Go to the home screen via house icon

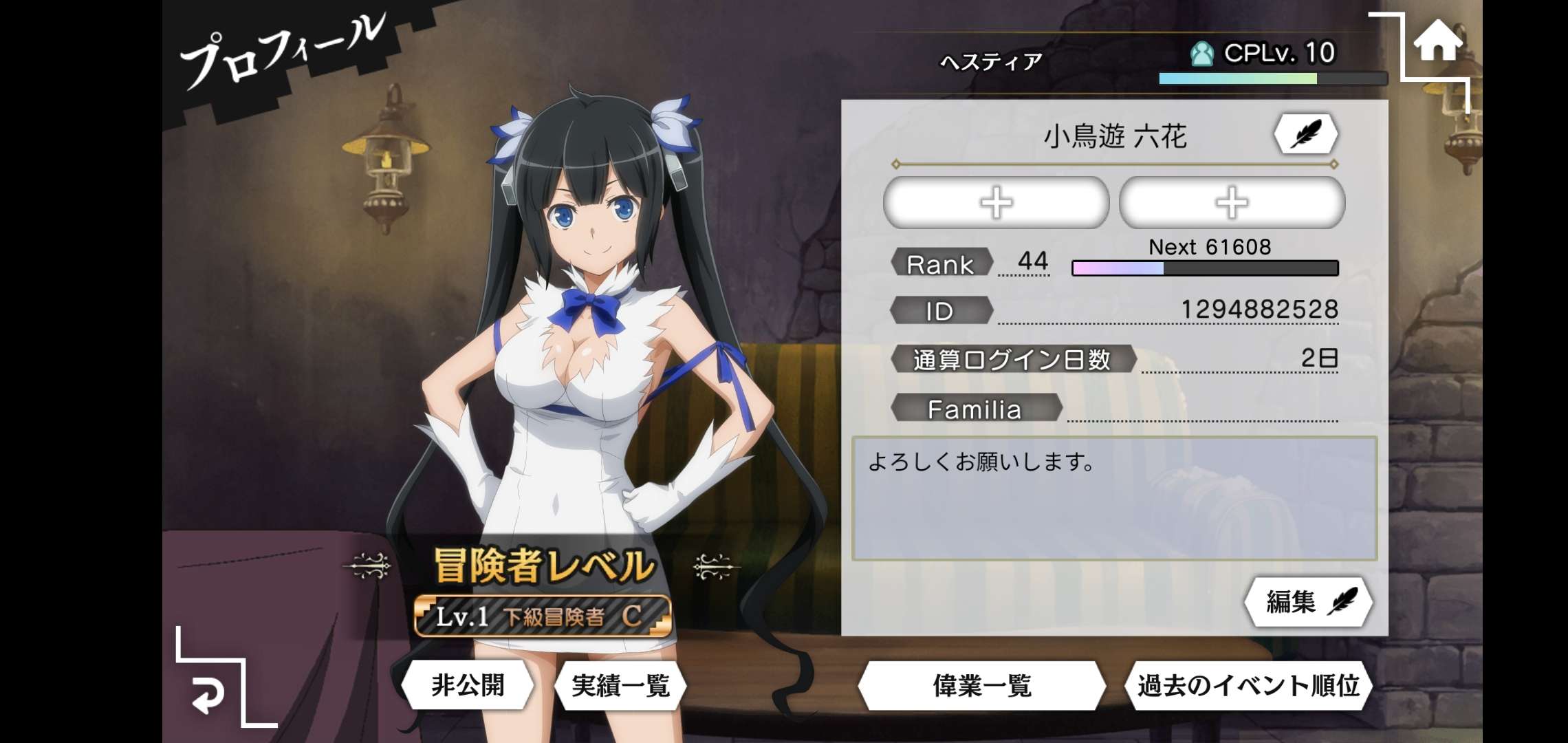click(1437, 43)
